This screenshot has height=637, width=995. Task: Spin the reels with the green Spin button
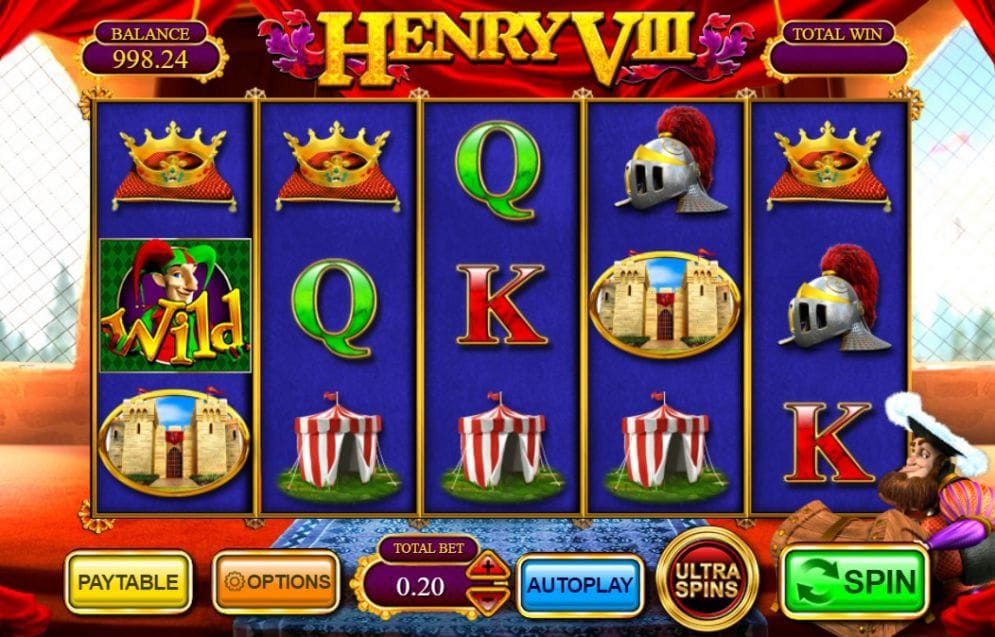853,581
